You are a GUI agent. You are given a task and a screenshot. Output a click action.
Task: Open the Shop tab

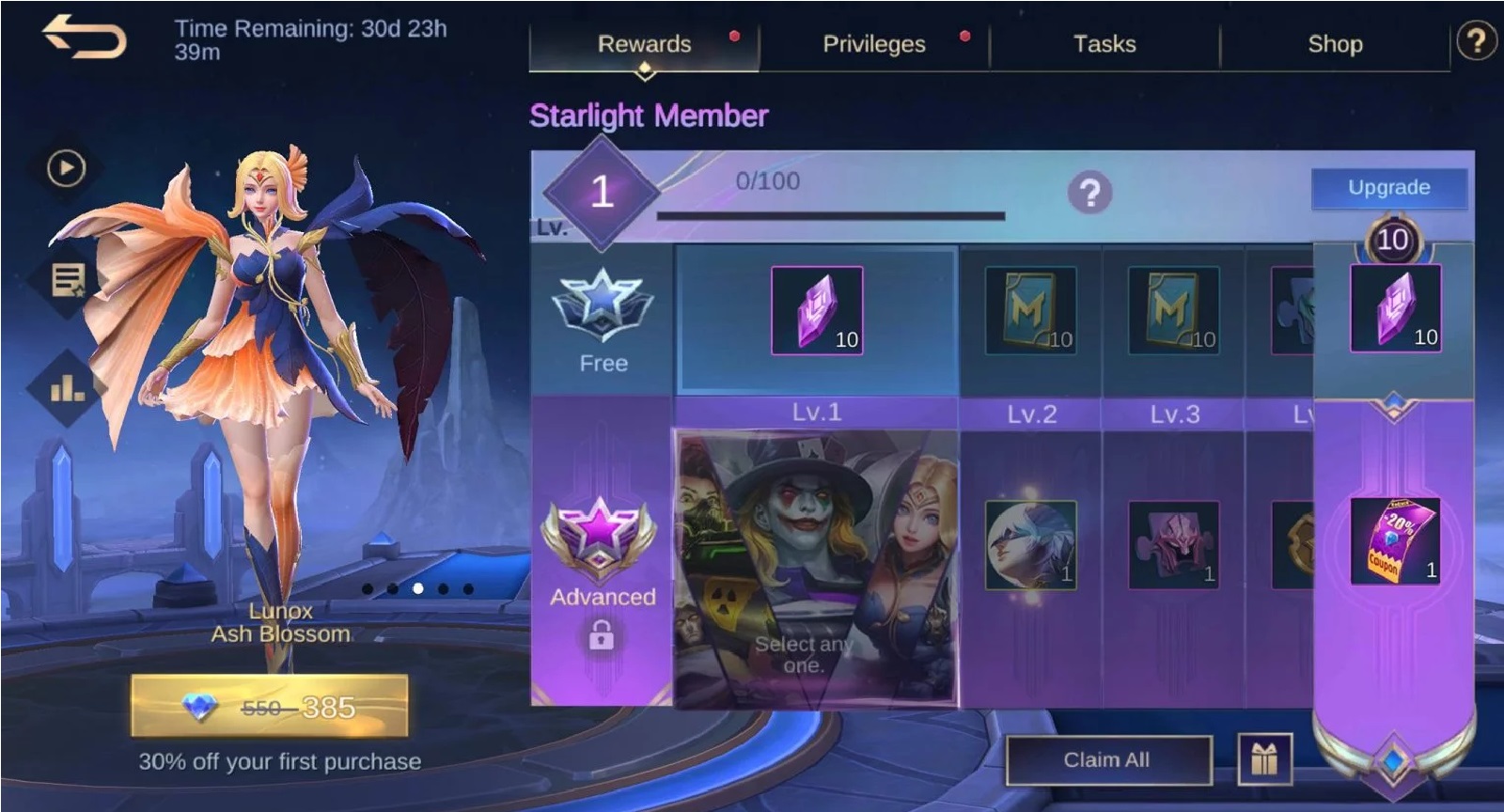(1335, 43)
